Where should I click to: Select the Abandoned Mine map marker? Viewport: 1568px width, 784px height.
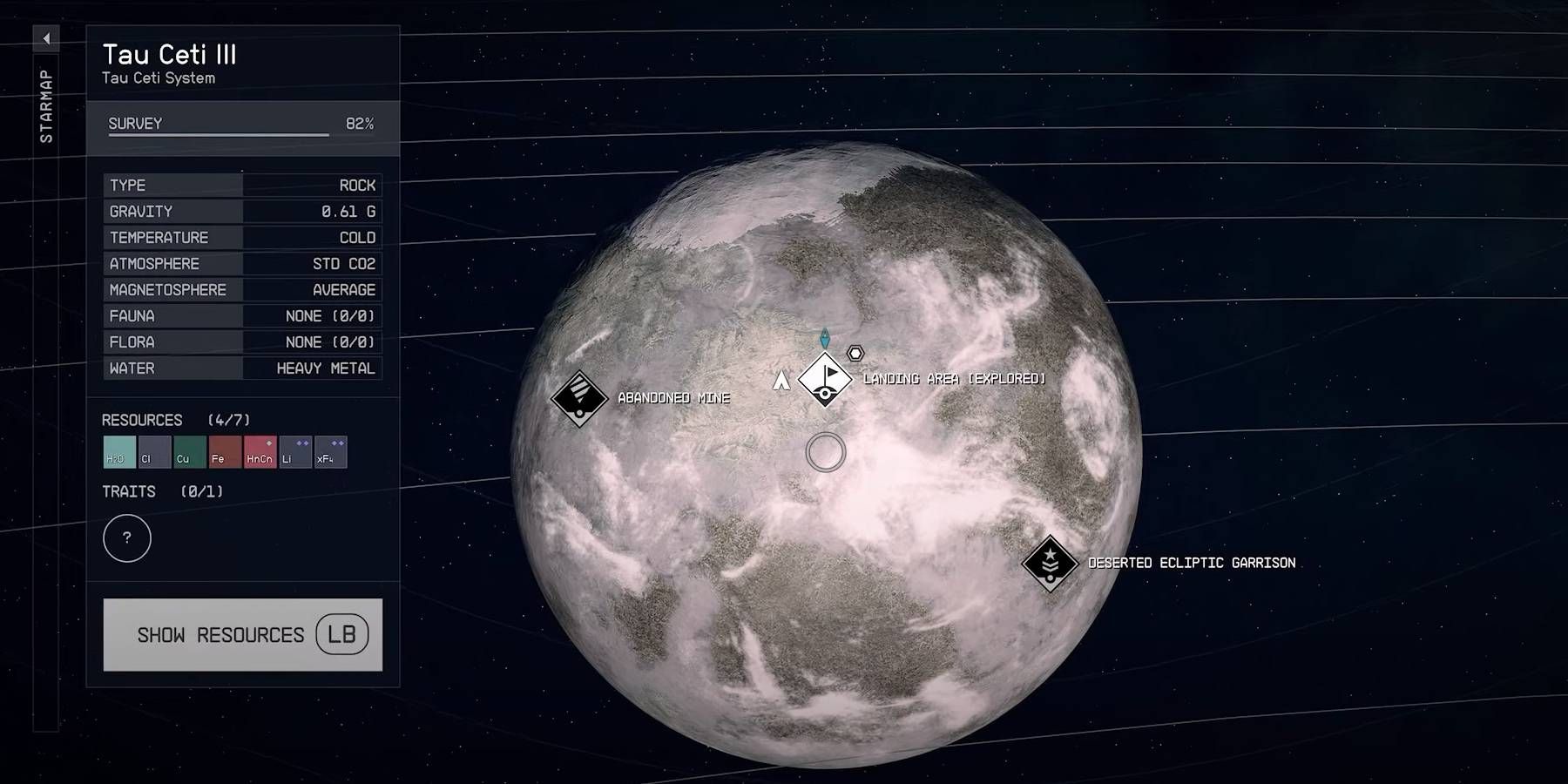coord(579,398)
